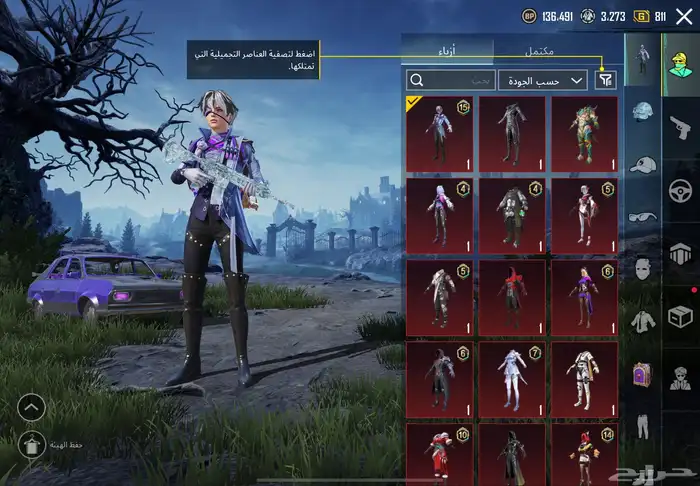
Task: Click the filter funnel button
Action: (605, 80)
